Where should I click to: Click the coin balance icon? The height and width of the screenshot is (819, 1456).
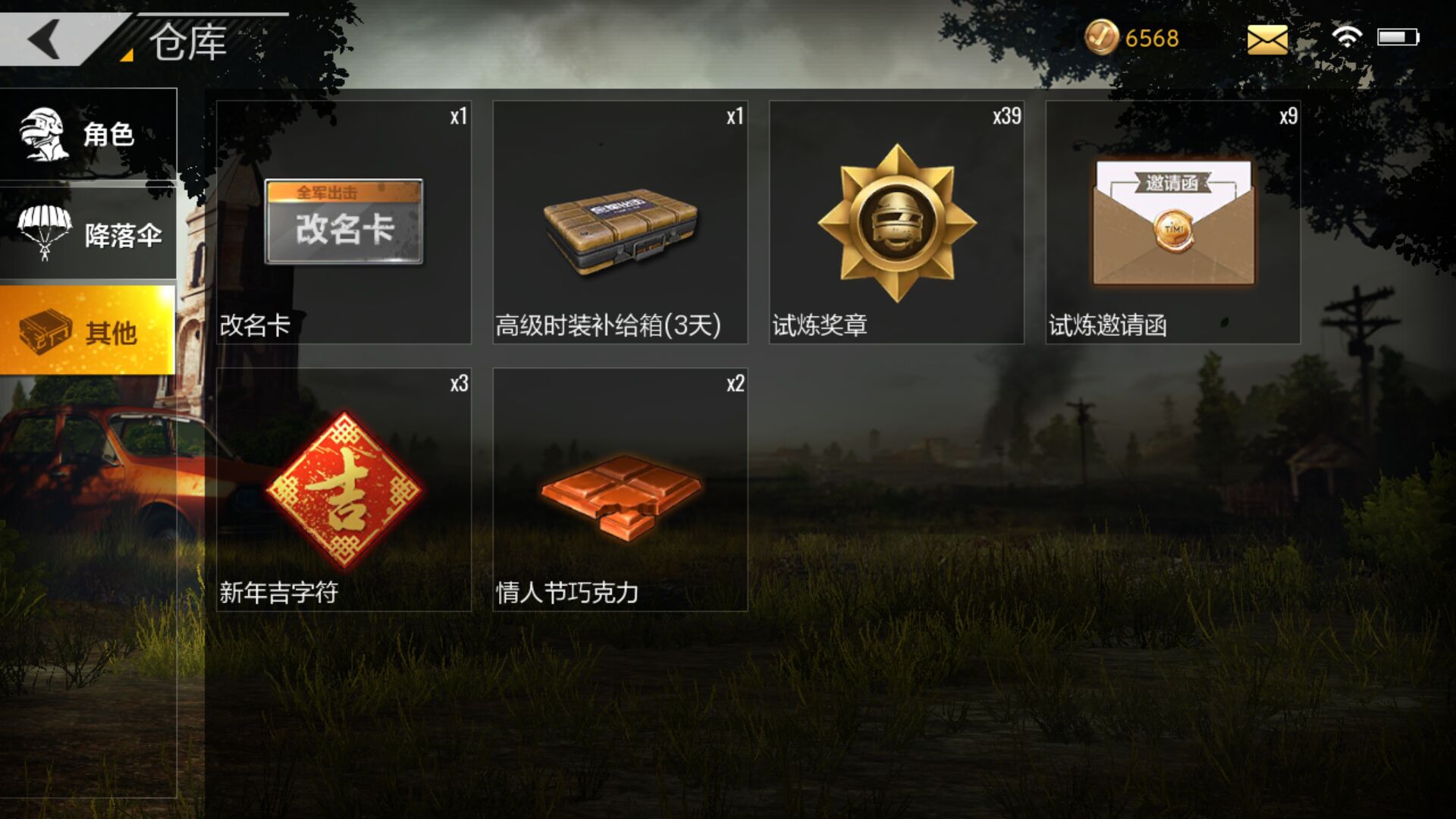tap(1102, 36)
